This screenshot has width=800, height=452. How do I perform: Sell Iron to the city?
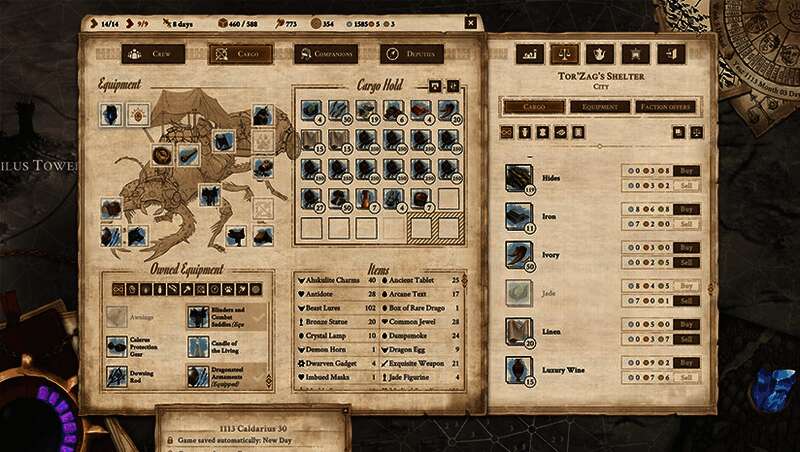[x=685, y=223]
